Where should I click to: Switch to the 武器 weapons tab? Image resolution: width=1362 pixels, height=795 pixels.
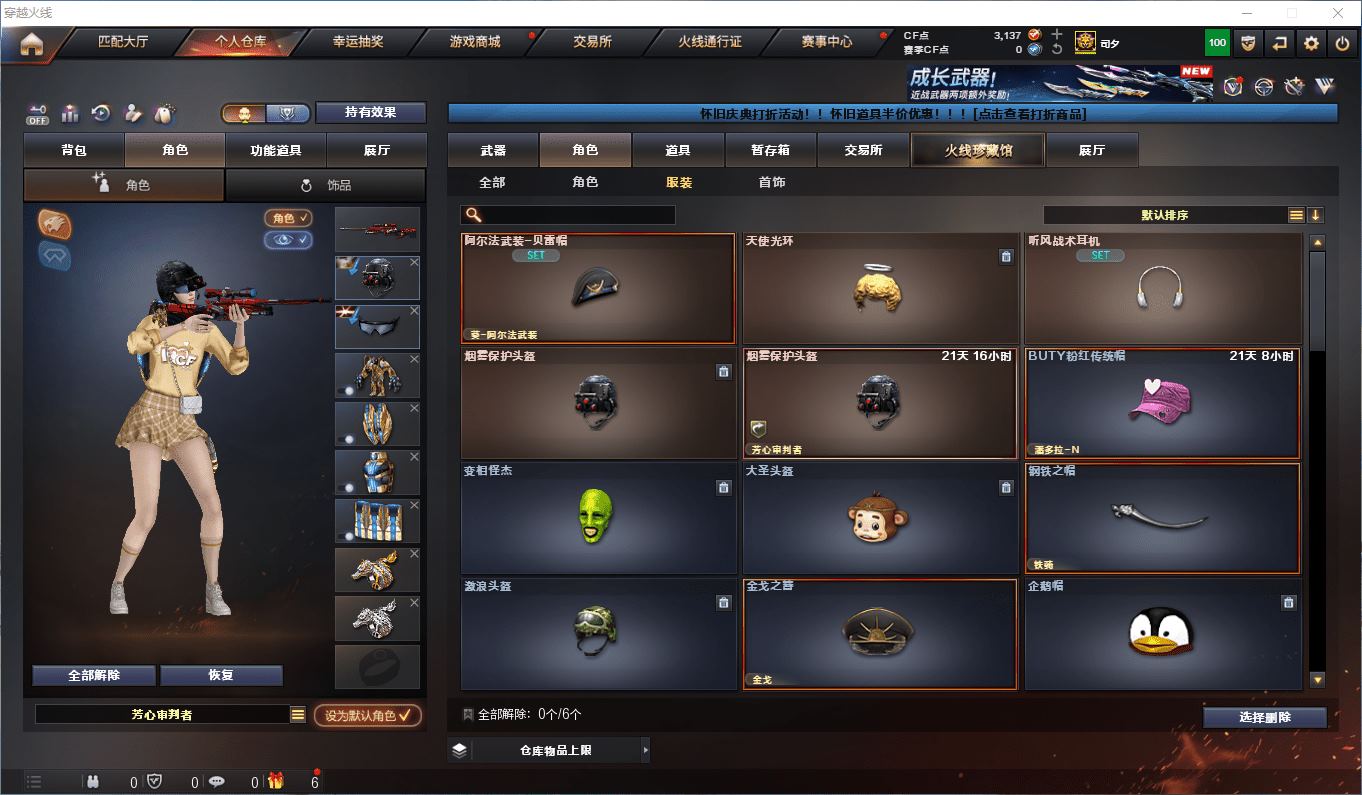point(493,150)
